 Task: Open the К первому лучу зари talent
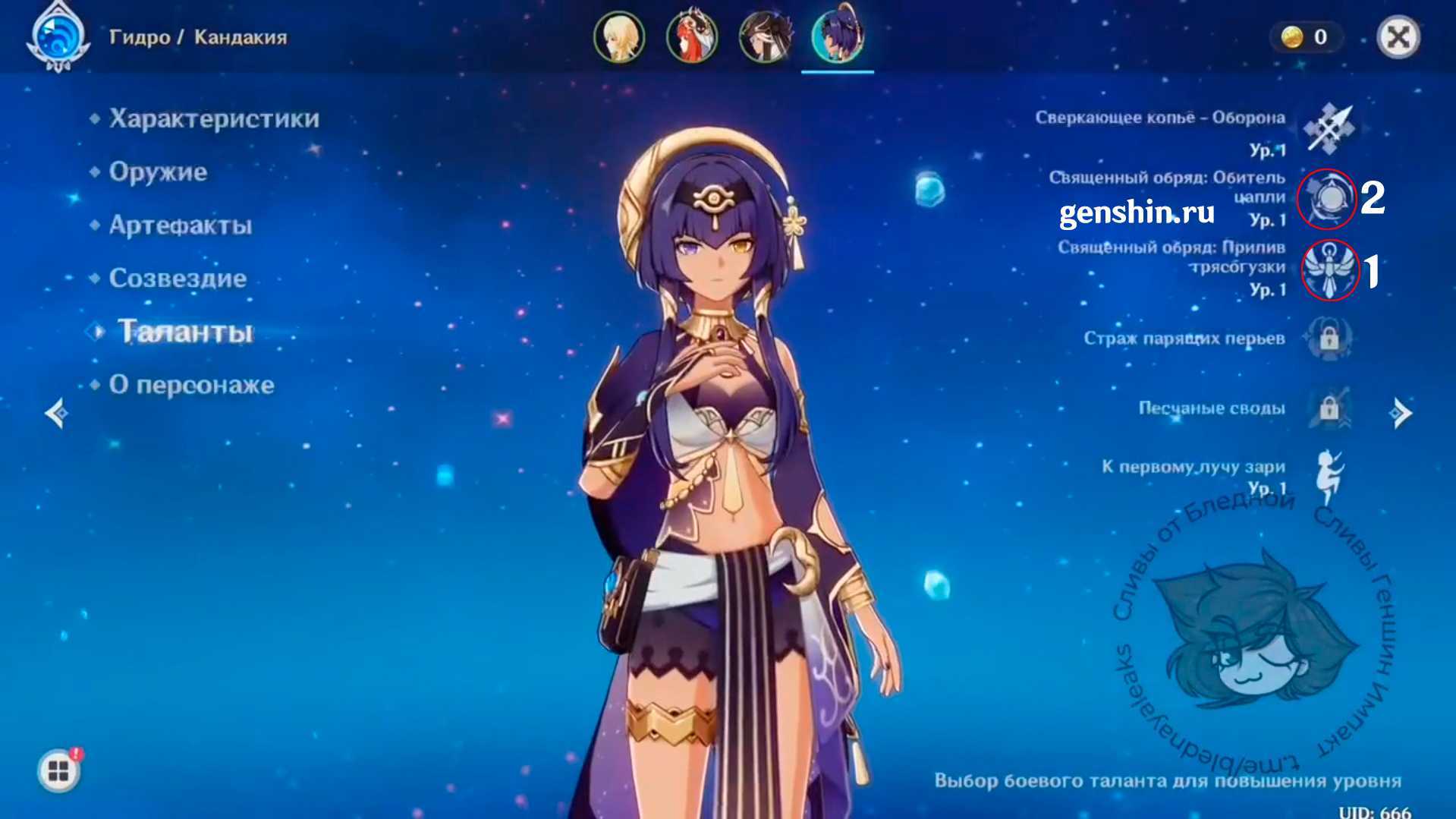(x=1329, y=476)
